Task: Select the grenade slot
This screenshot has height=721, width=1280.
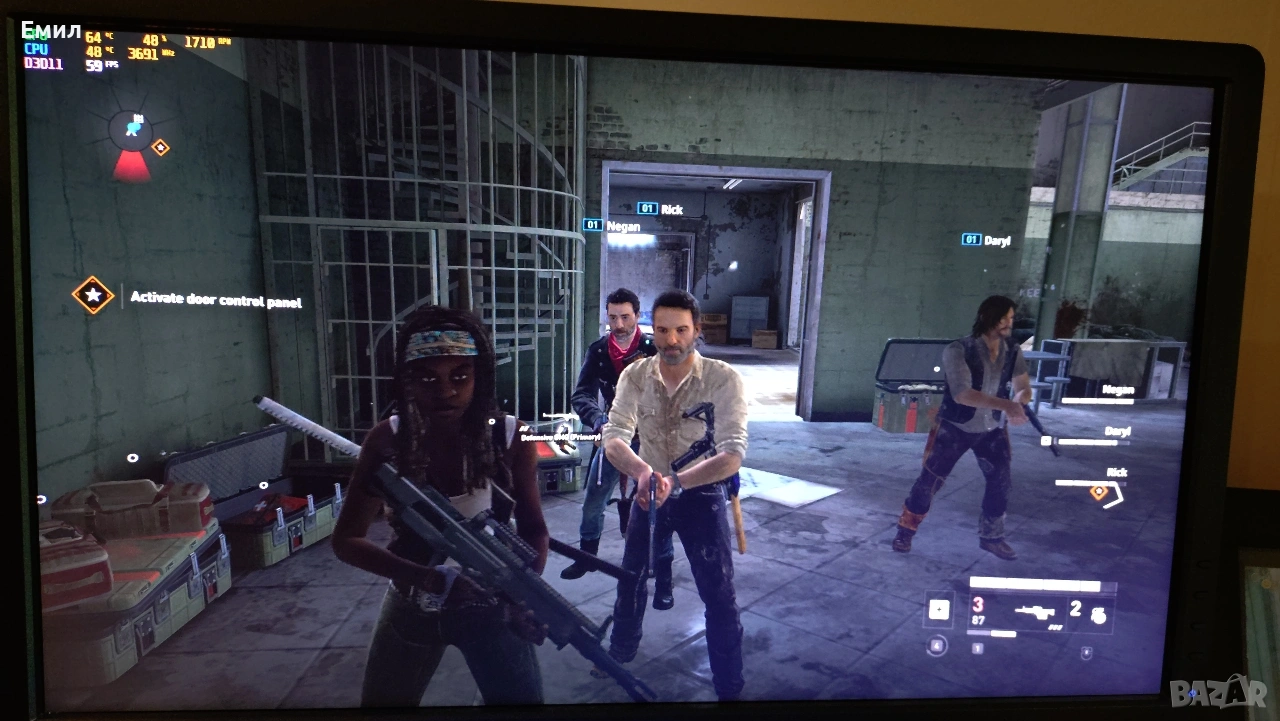Action: (x=1090, y=610)
